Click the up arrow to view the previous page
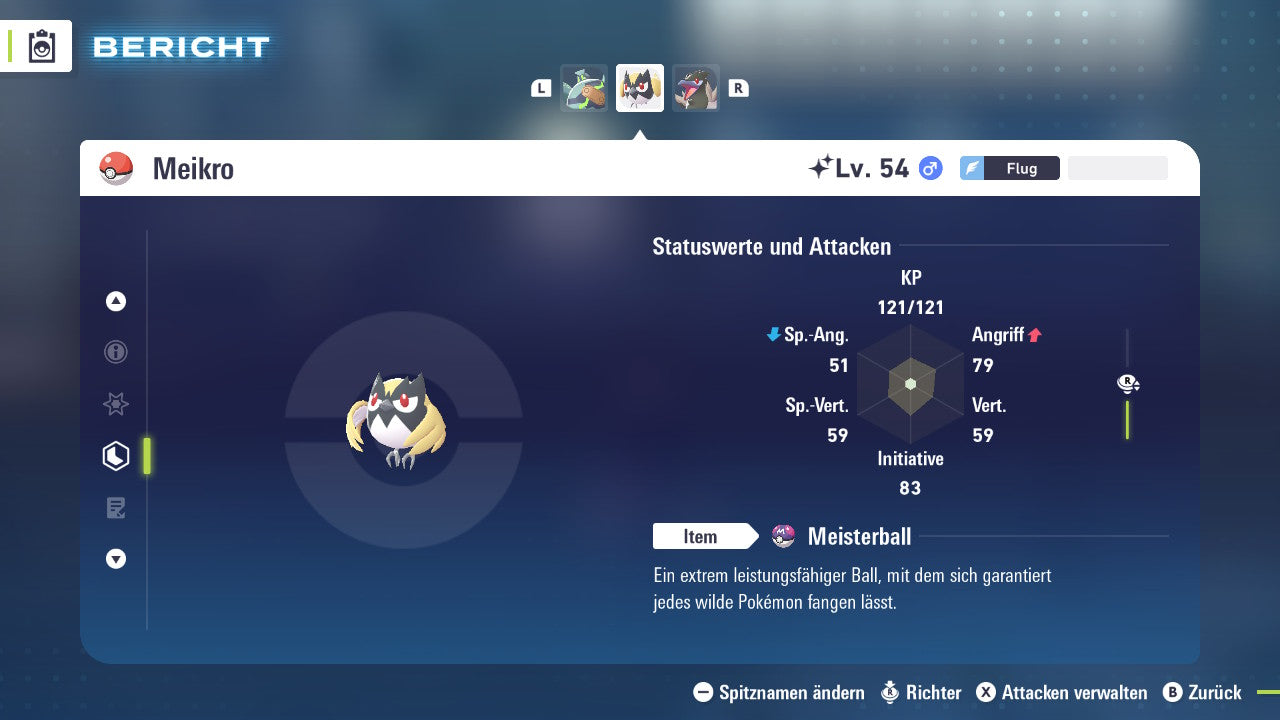 [x=116, y=301]
